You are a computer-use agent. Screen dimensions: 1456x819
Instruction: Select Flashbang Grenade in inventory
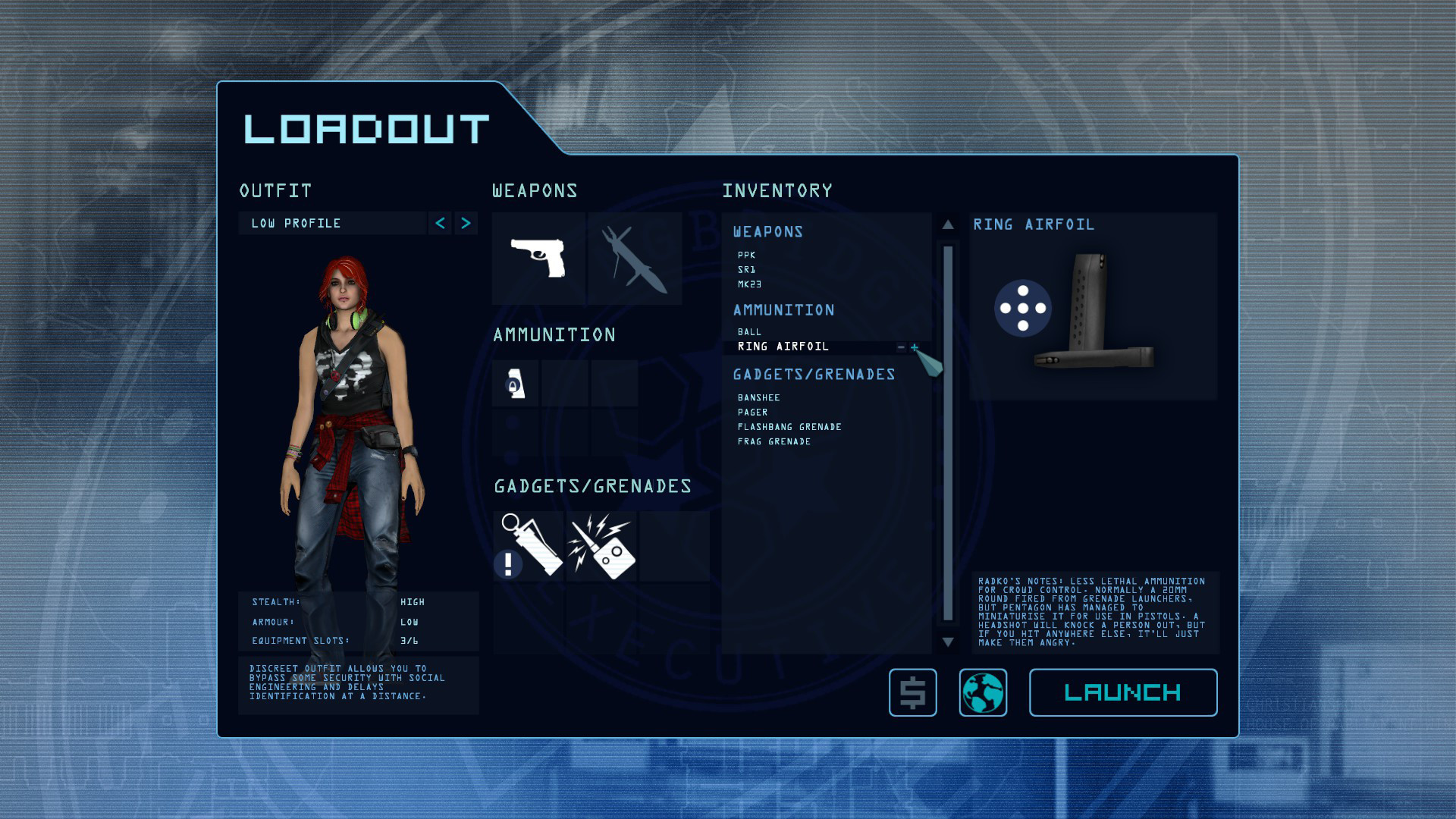(789, 427)
